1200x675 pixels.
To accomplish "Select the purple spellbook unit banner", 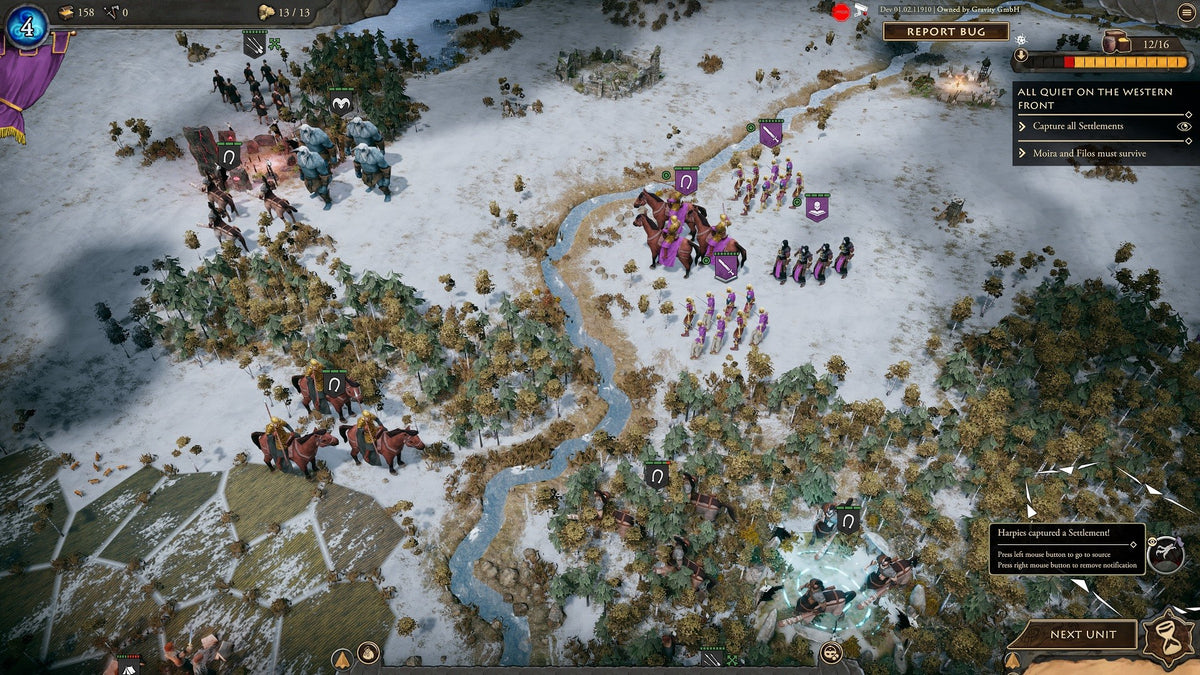I will coord(817,207).
